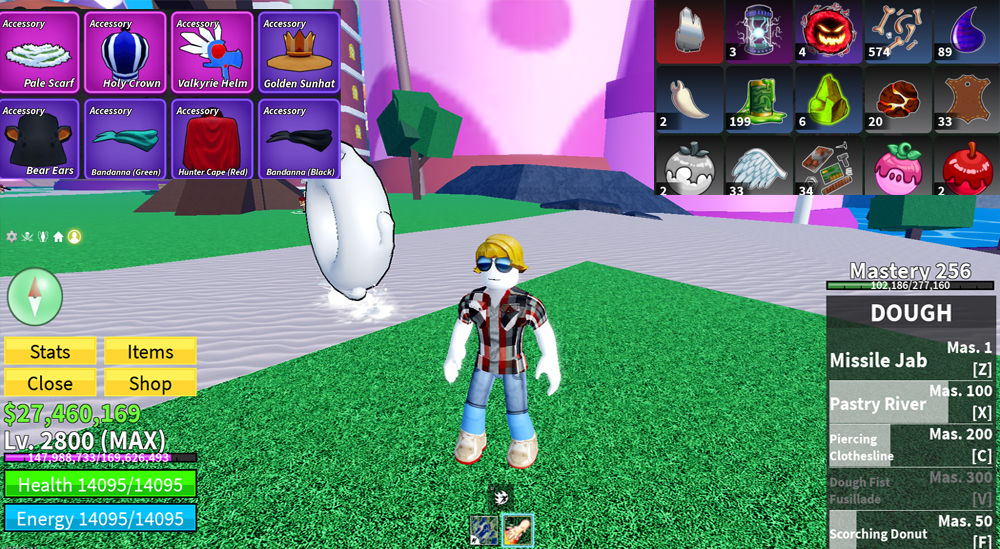Click the leather hide material slot
Image resolution: width=1000 pixels, height=549 pixels.
[x=962, y=100]
